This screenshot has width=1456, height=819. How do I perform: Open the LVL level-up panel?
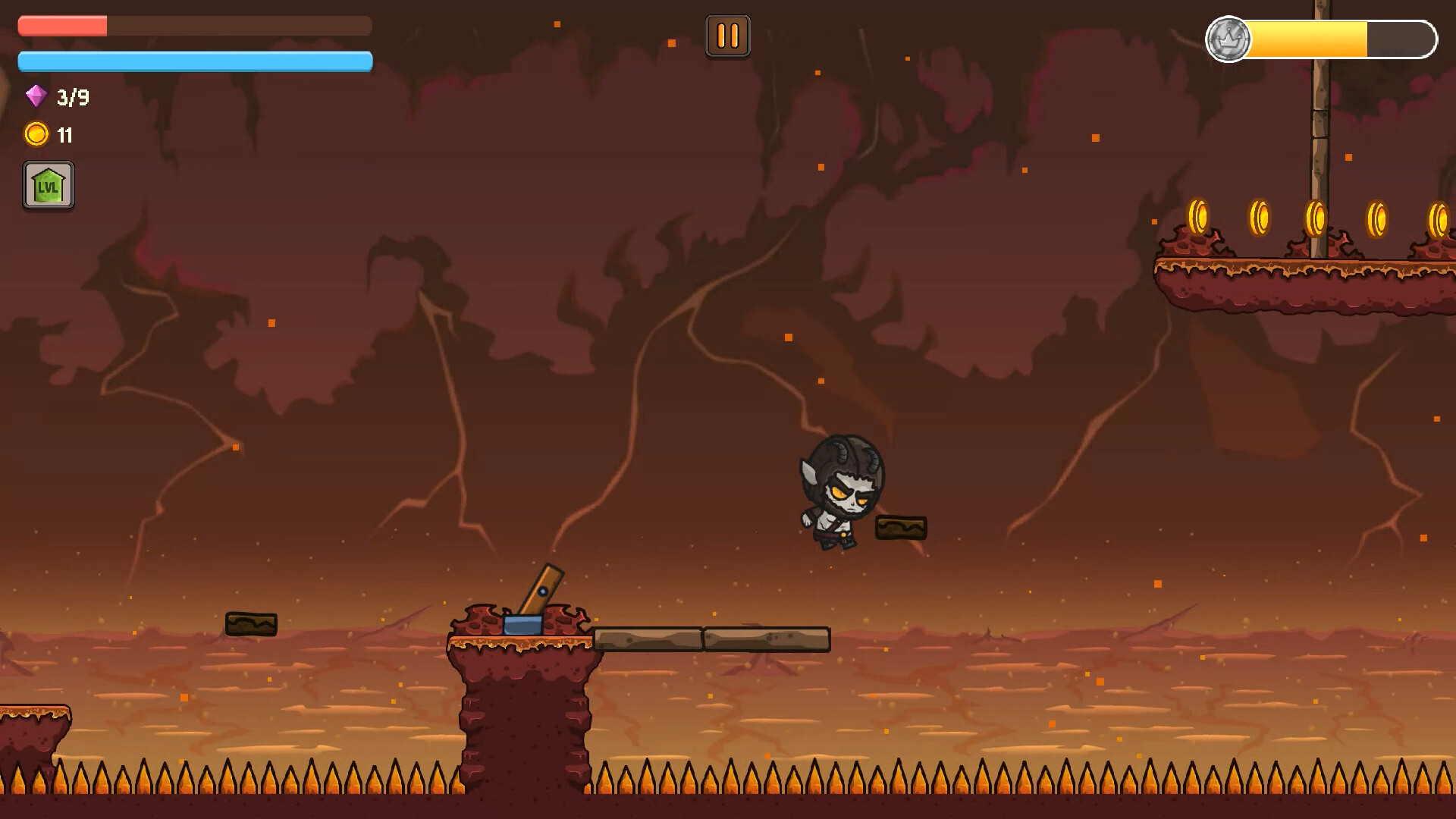(48, 185)
